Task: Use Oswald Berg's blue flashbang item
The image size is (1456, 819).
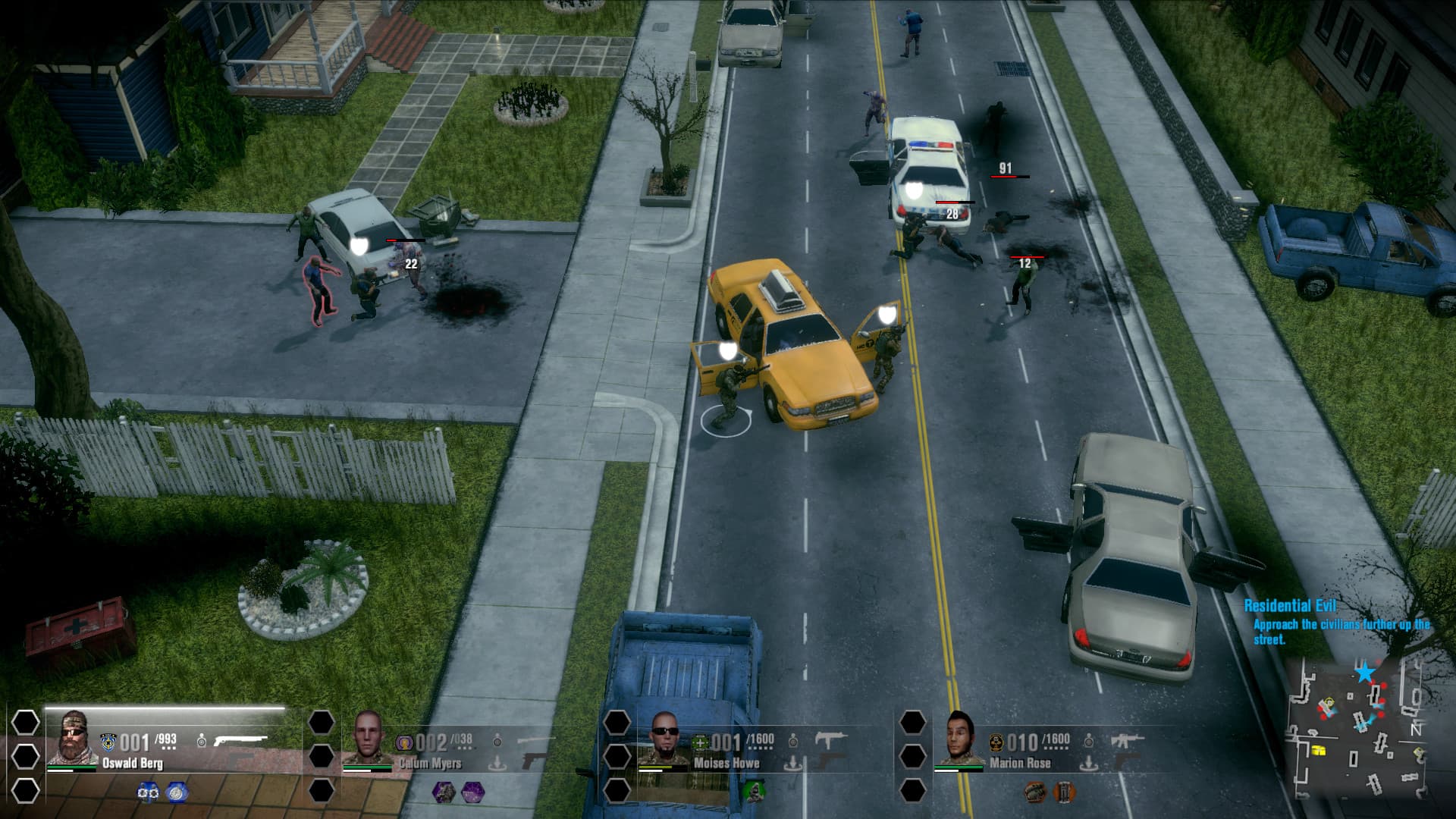Action: coord(147,792)
